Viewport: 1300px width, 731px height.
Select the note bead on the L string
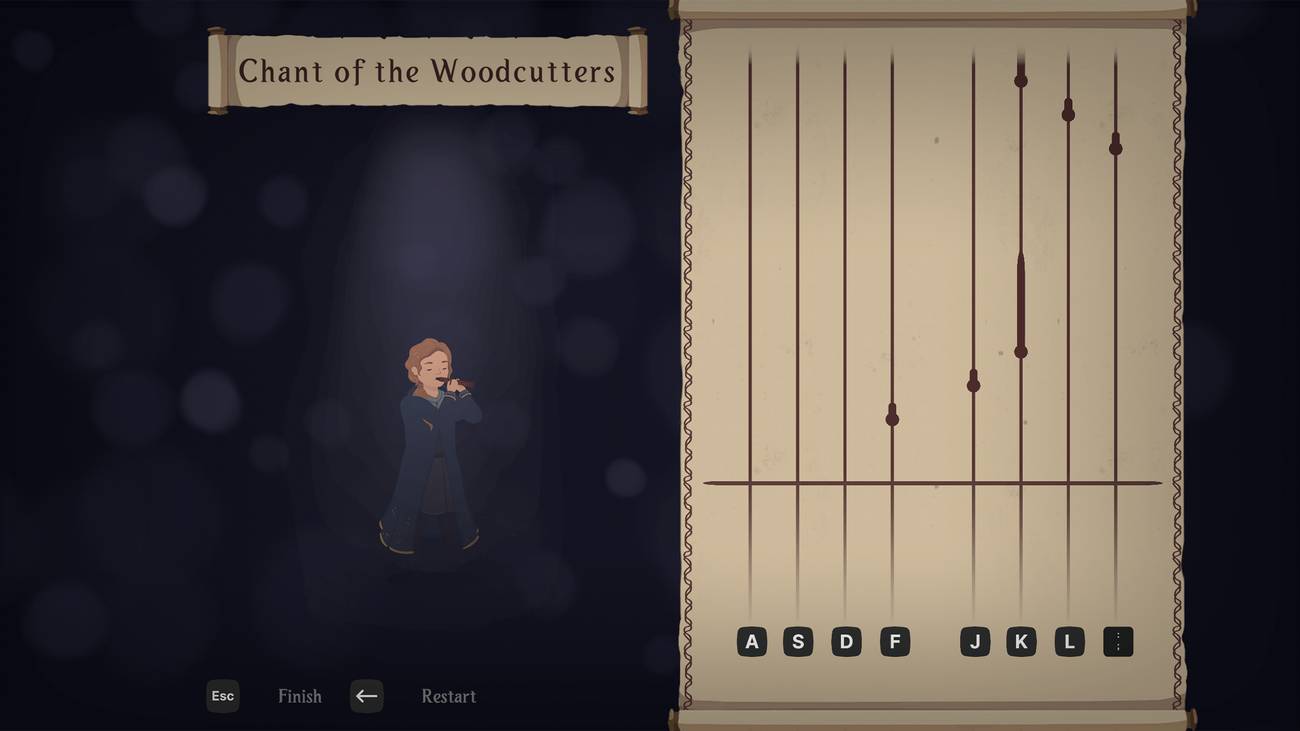(1067, 112)
